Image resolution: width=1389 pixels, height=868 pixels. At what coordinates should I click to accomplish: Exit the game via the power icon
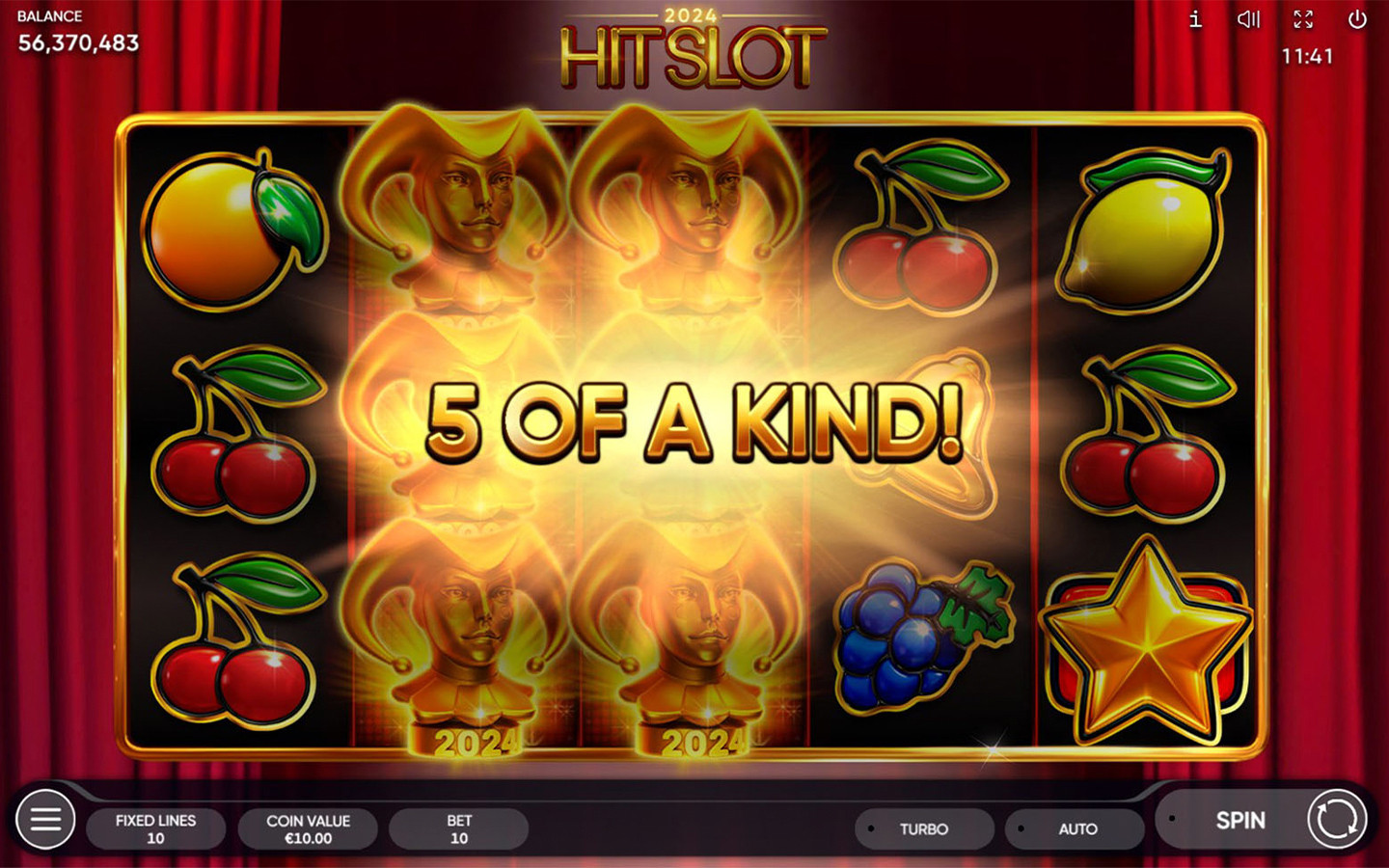point(1359,19)
